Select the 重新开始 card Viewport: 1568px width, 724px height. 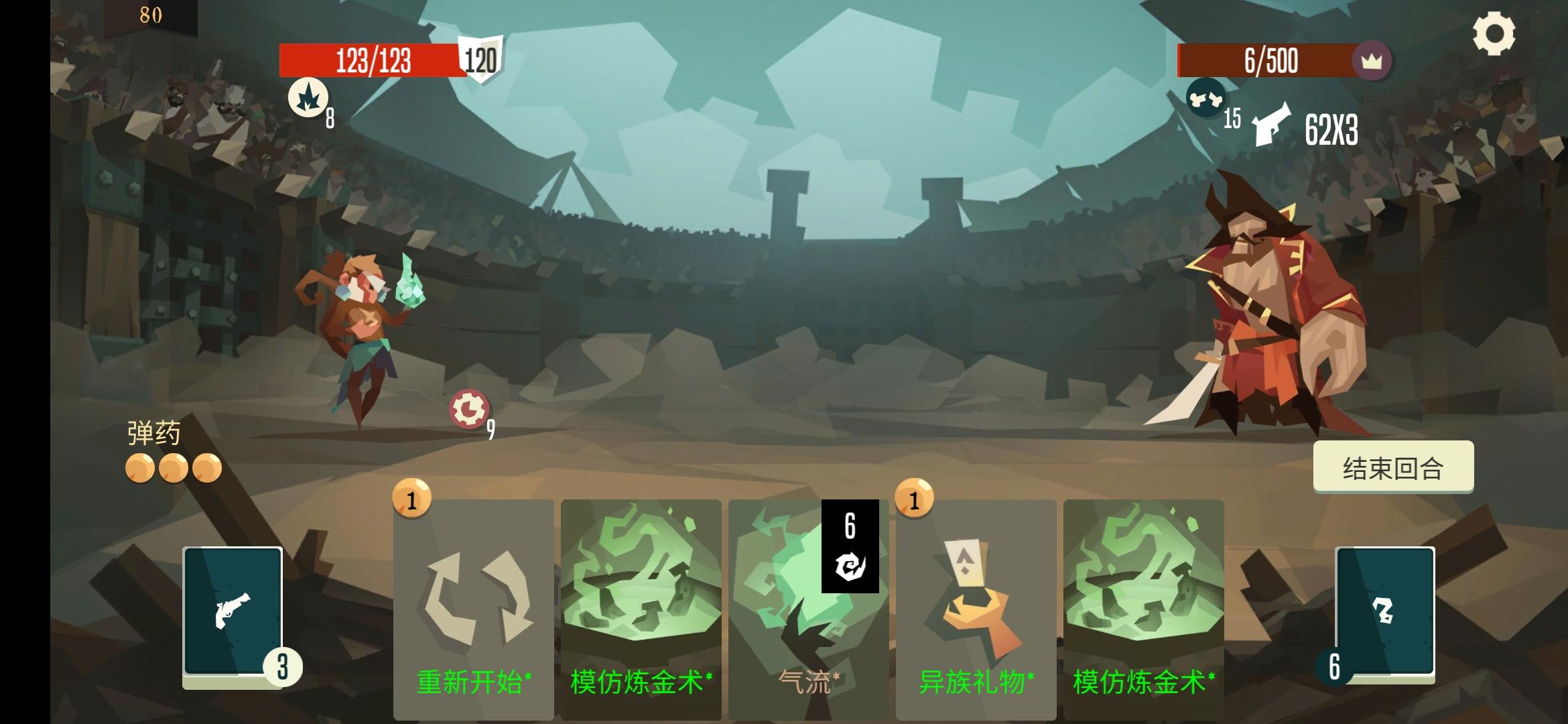[x=473, y=600]
